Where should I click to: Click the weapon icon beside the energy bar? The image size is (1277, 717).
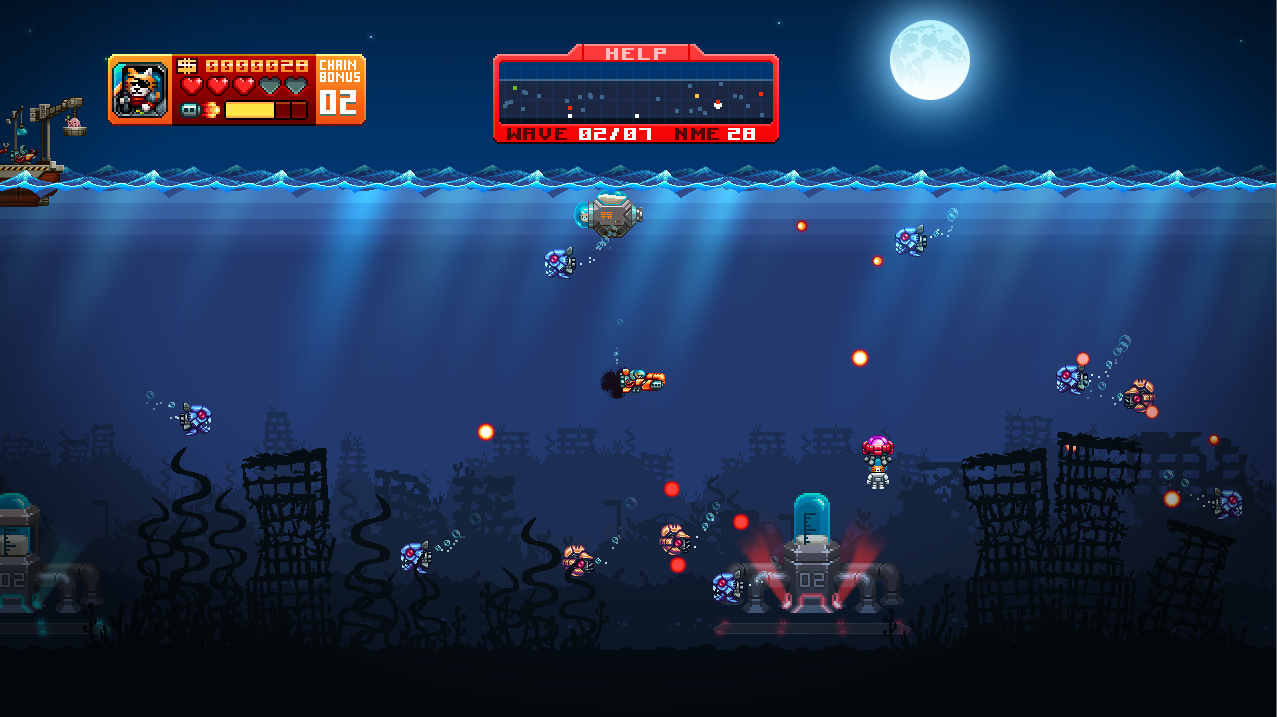click(200, 110)
